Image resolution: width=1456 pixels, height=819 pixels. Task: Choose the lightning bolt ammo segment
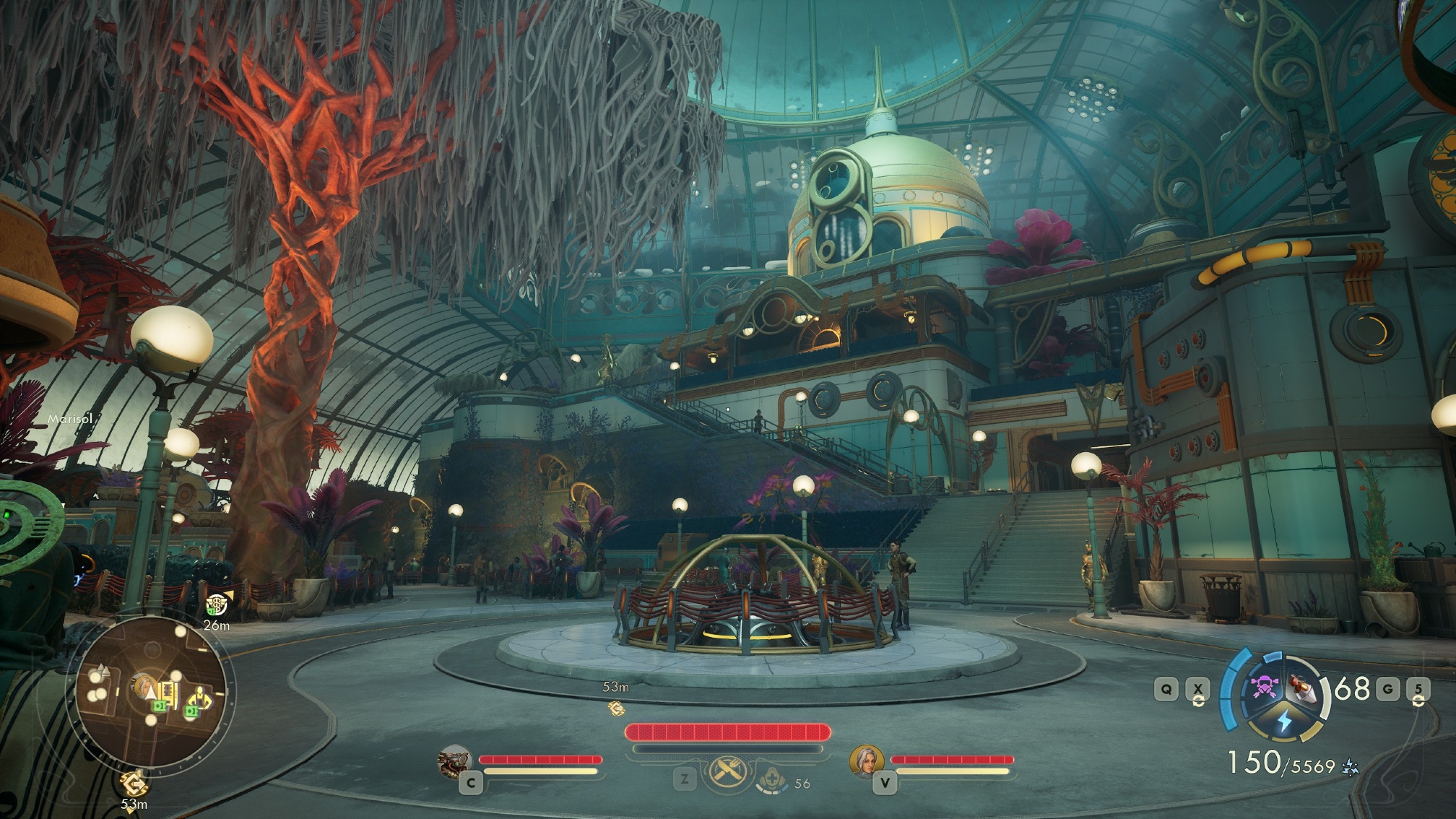[x=1284, y=721]
